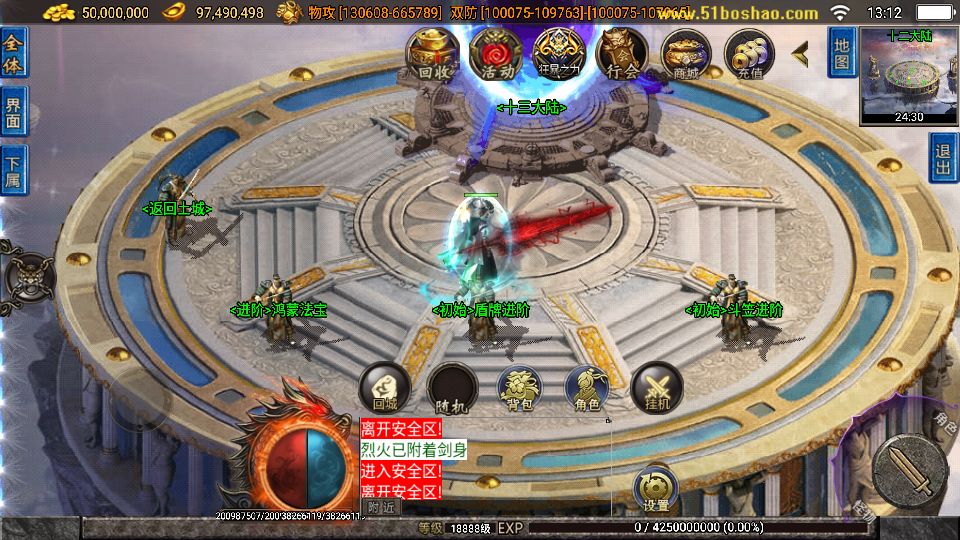
Task: Open the 设置 settings gear
Action: [x=656, y=489]
